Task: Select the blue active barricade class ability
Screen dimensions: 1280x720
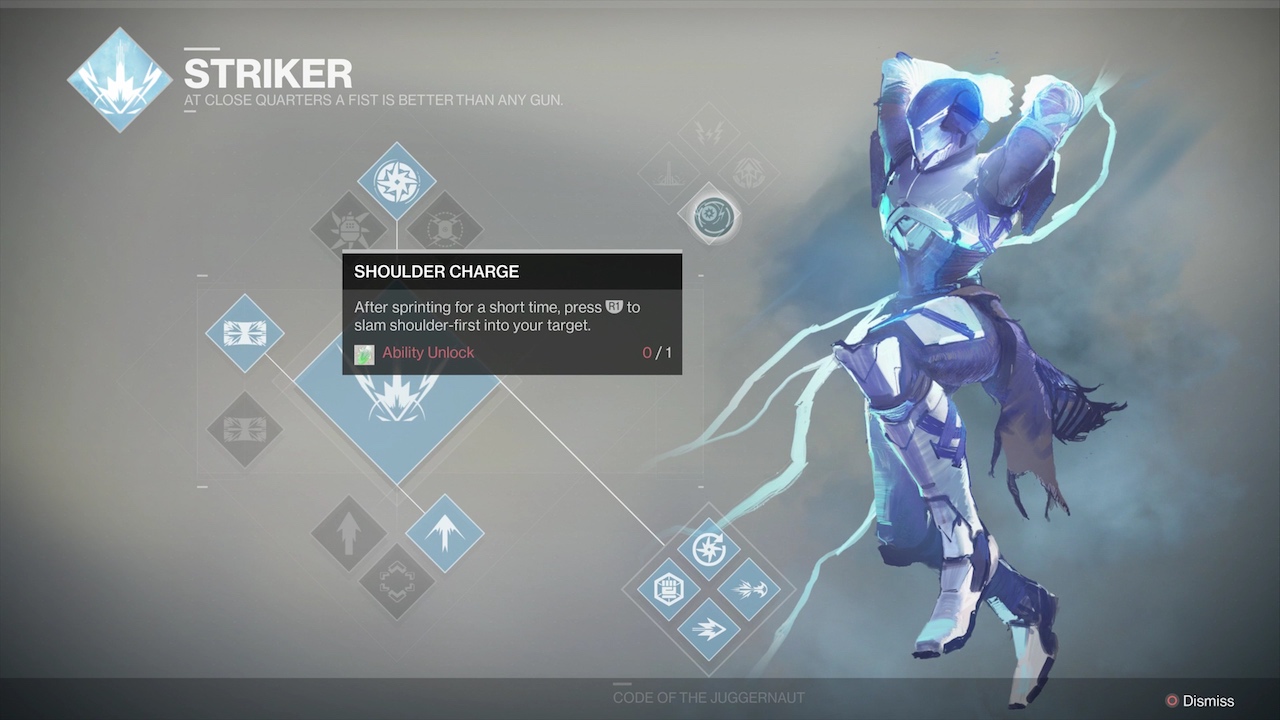Action: (245, 333)
